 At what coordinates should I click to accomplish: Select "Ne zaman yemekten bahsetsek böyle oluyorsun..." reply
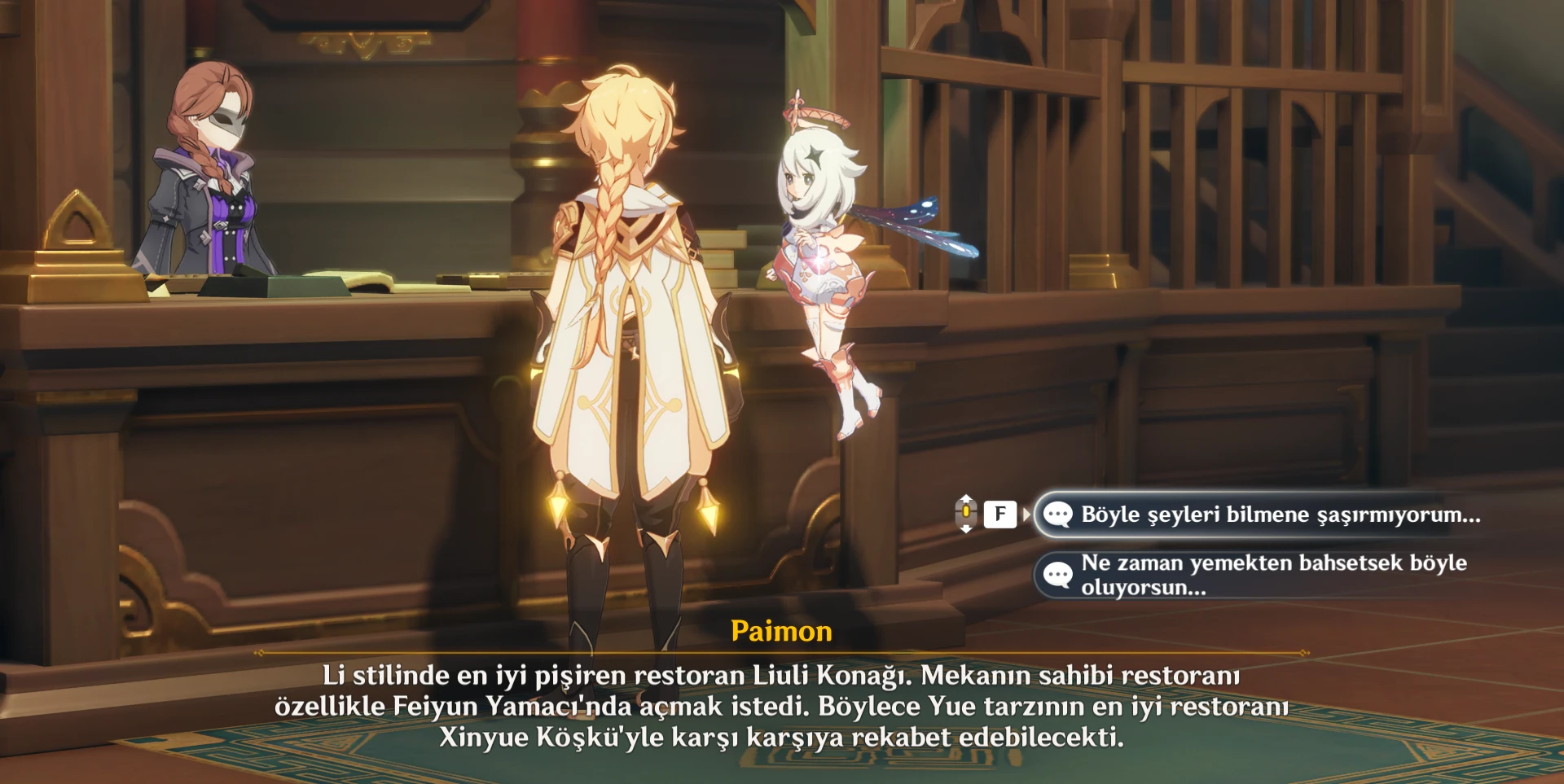click(1272, 575)
